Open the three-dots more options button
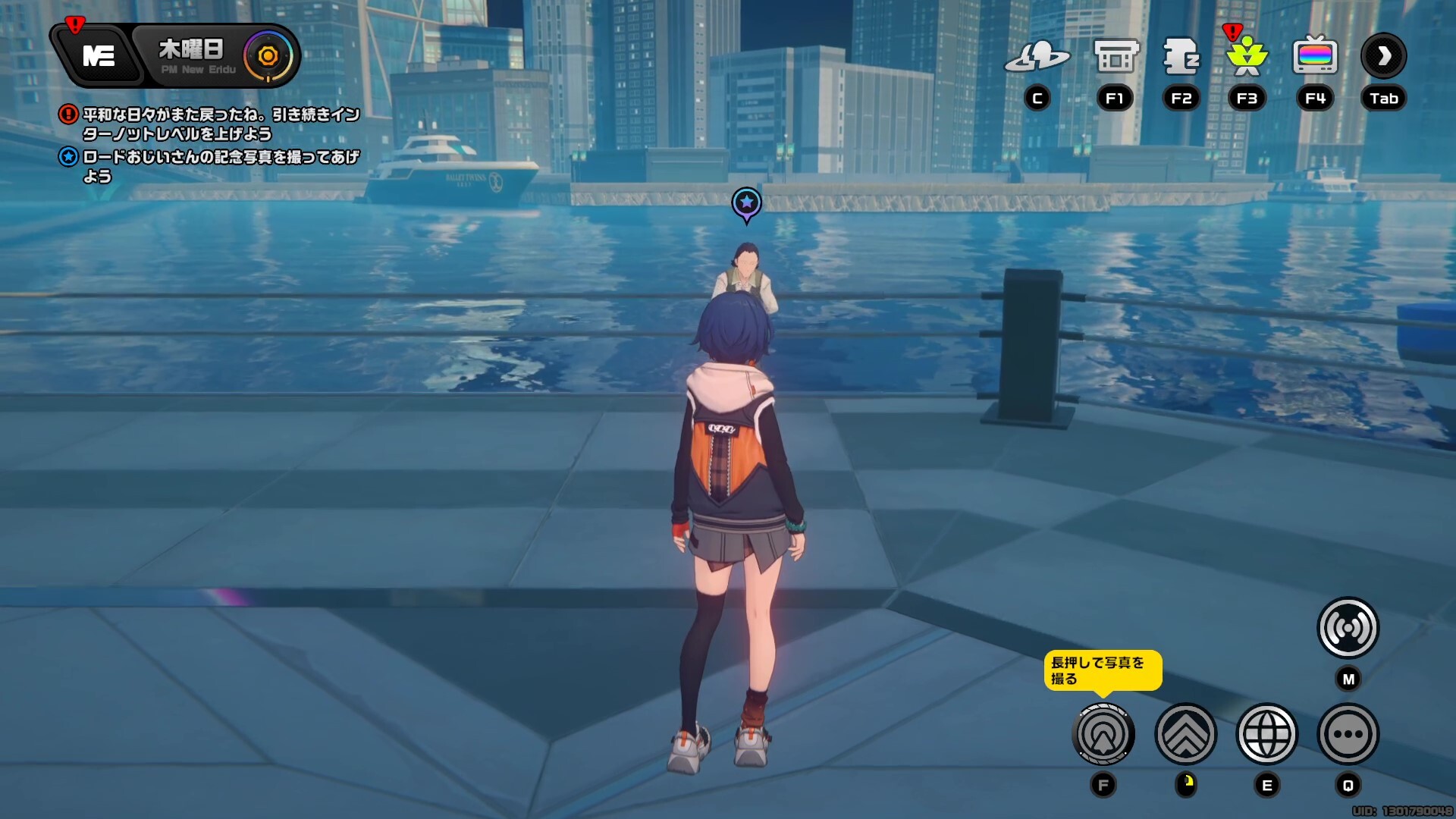The image size is (1456, 819). tap(1348, 734)
